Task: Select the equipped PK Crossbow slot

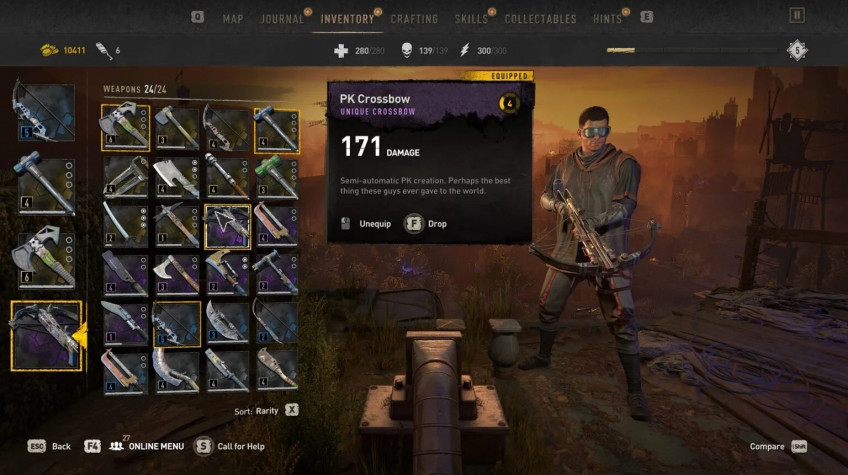Action: point(46,335)
